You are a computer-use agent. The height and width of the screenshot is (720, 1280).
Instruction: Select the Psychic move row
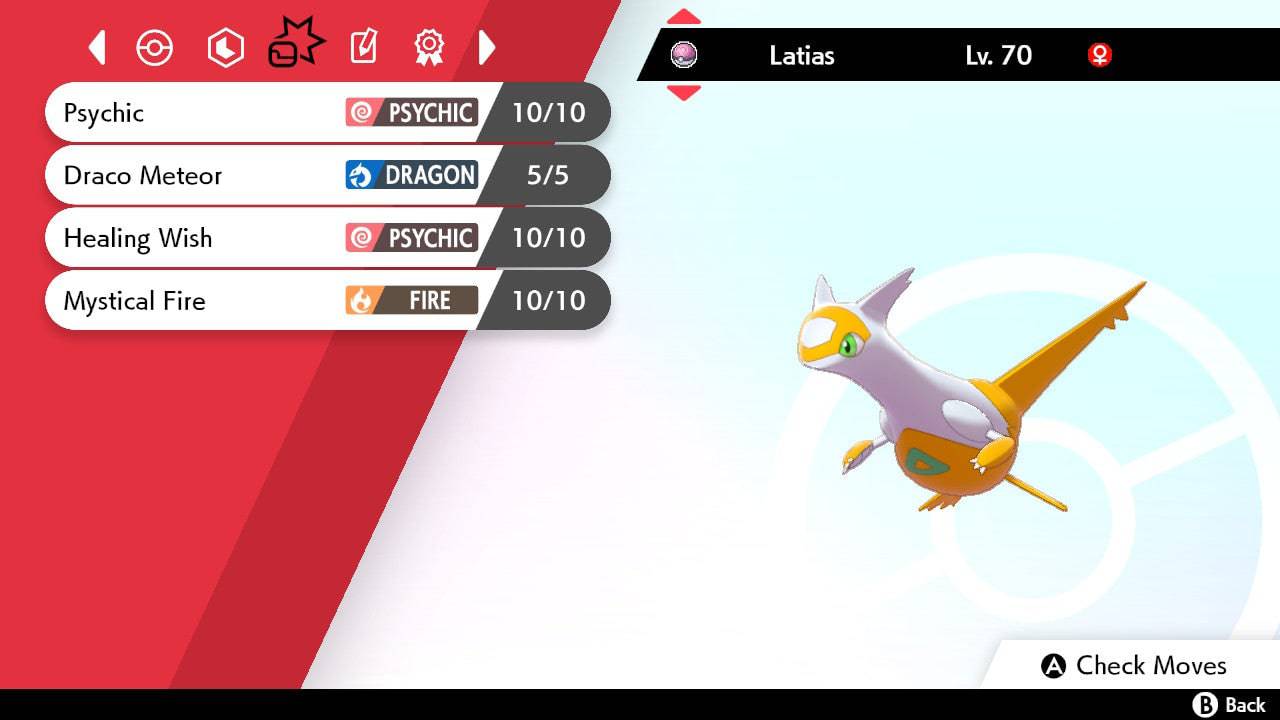pos(327,112)
